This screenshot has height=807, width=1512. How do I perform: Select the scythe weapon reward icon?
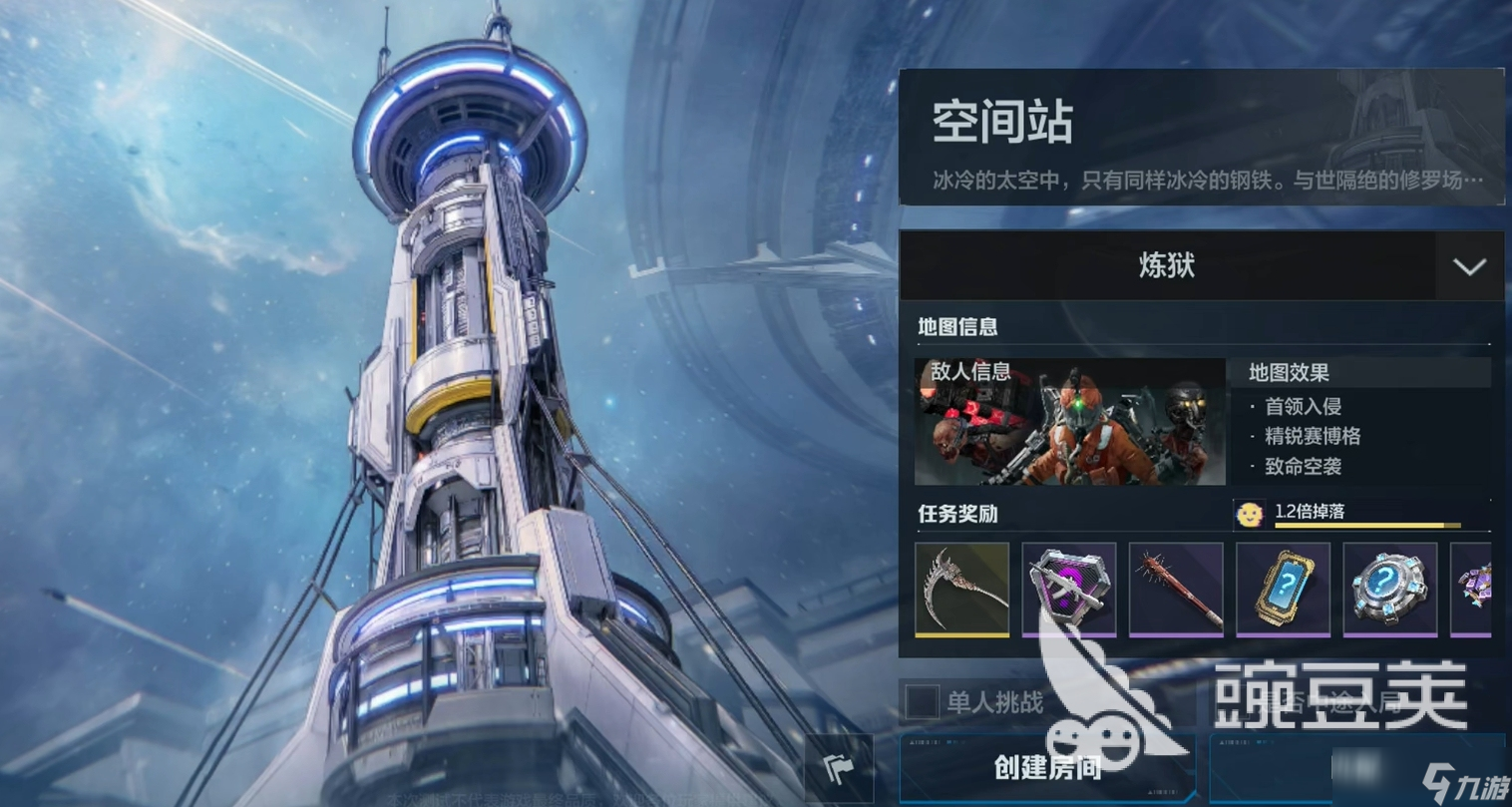961,591
